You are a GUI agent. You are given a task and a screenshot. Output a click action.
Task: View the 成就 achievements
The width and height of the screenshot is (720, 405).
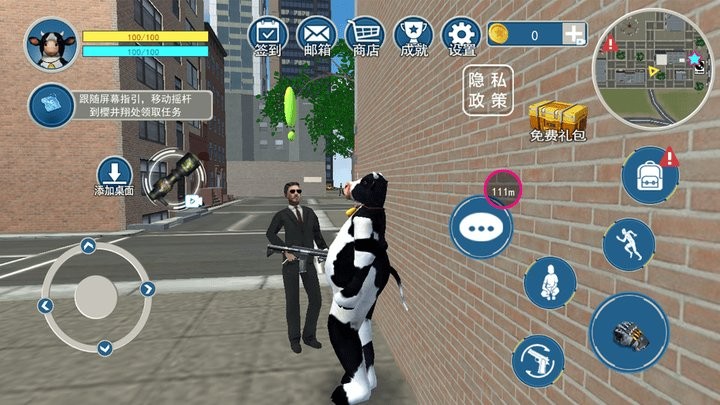[413, 35]
